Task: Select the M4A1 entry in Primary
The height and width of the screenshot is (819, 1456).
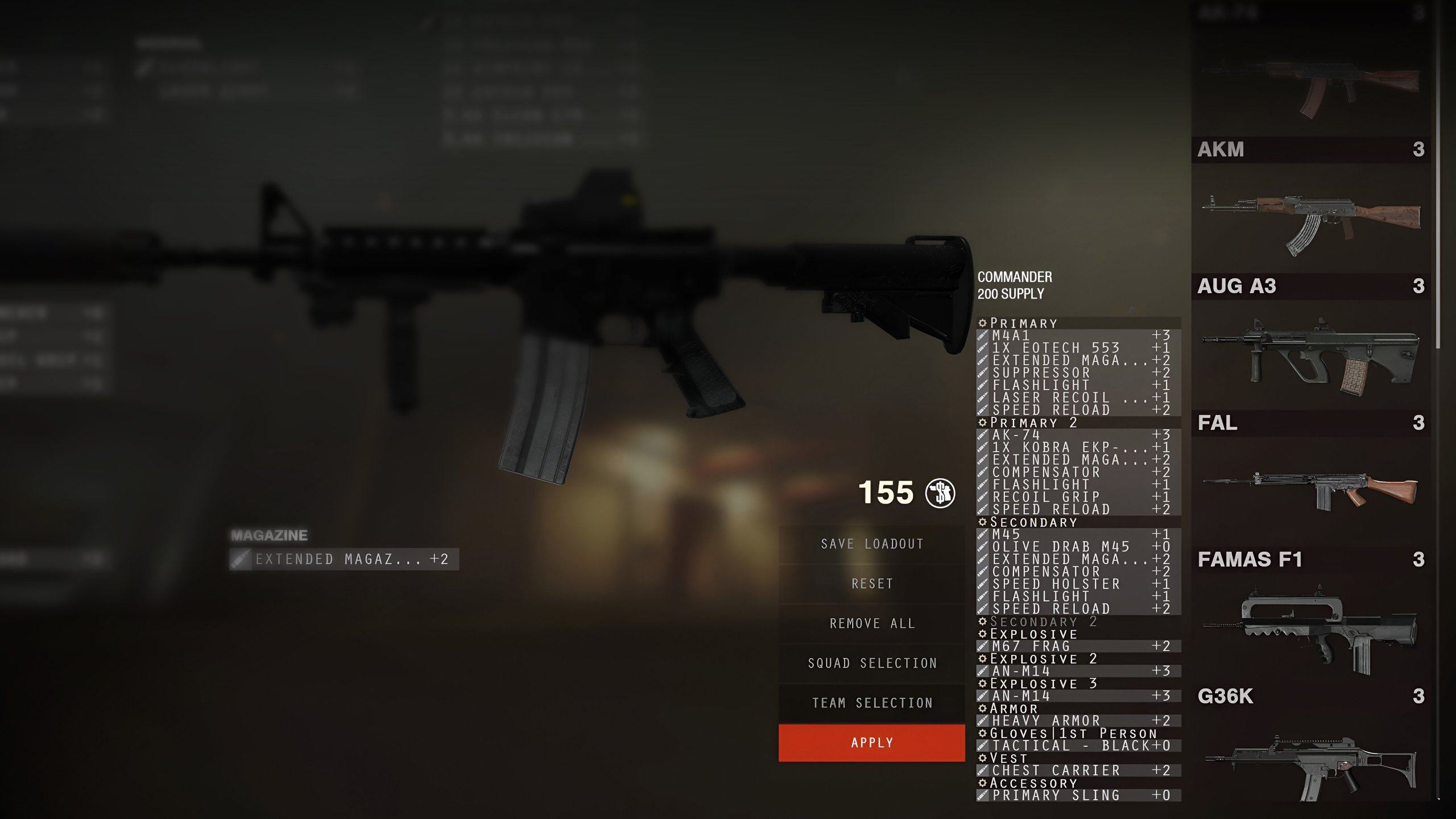Action: coord(1078,336)
